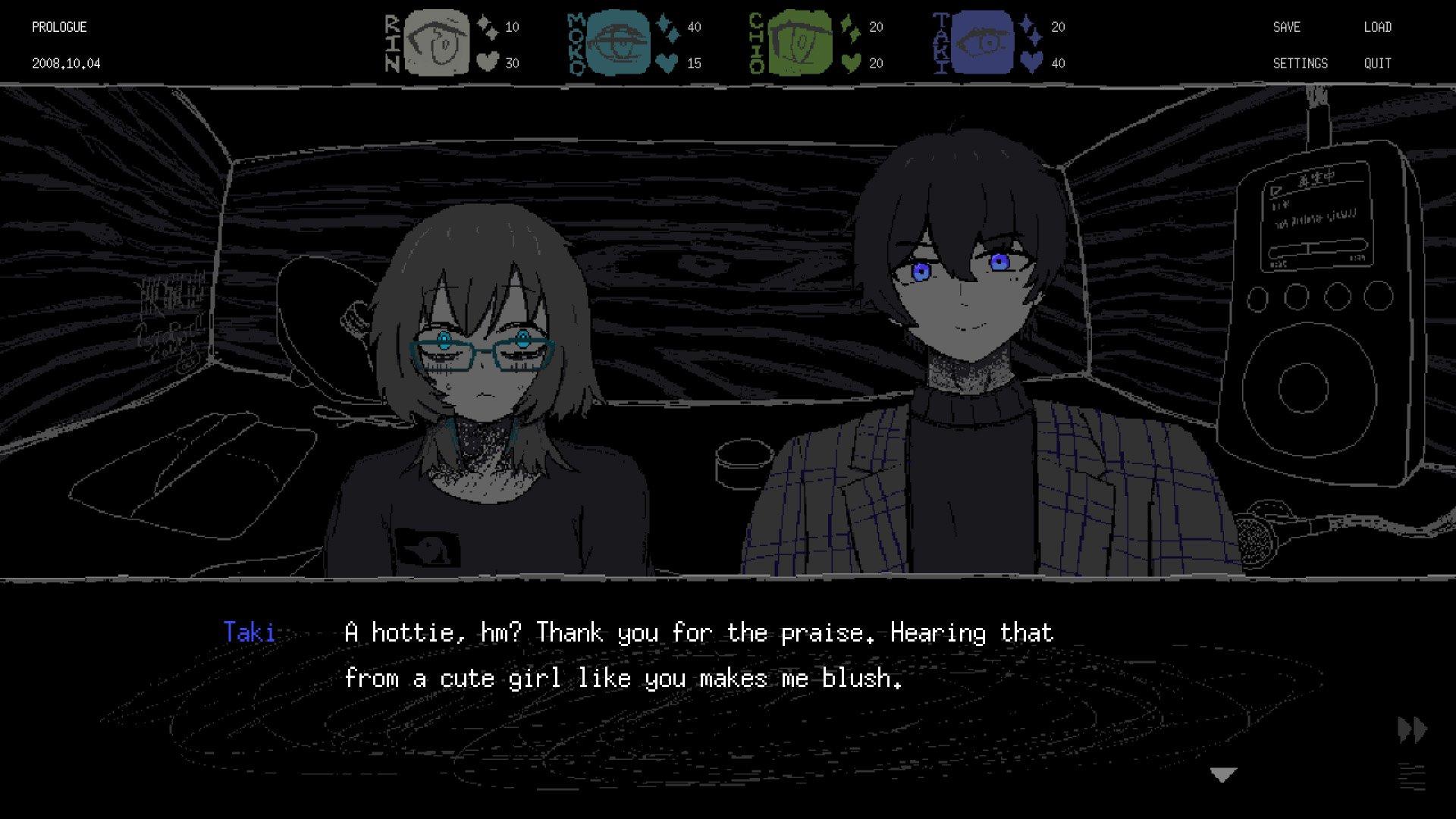Click the PROLOGUE chapter label
Screen dimensions: 1456x819
pos(58,27)
